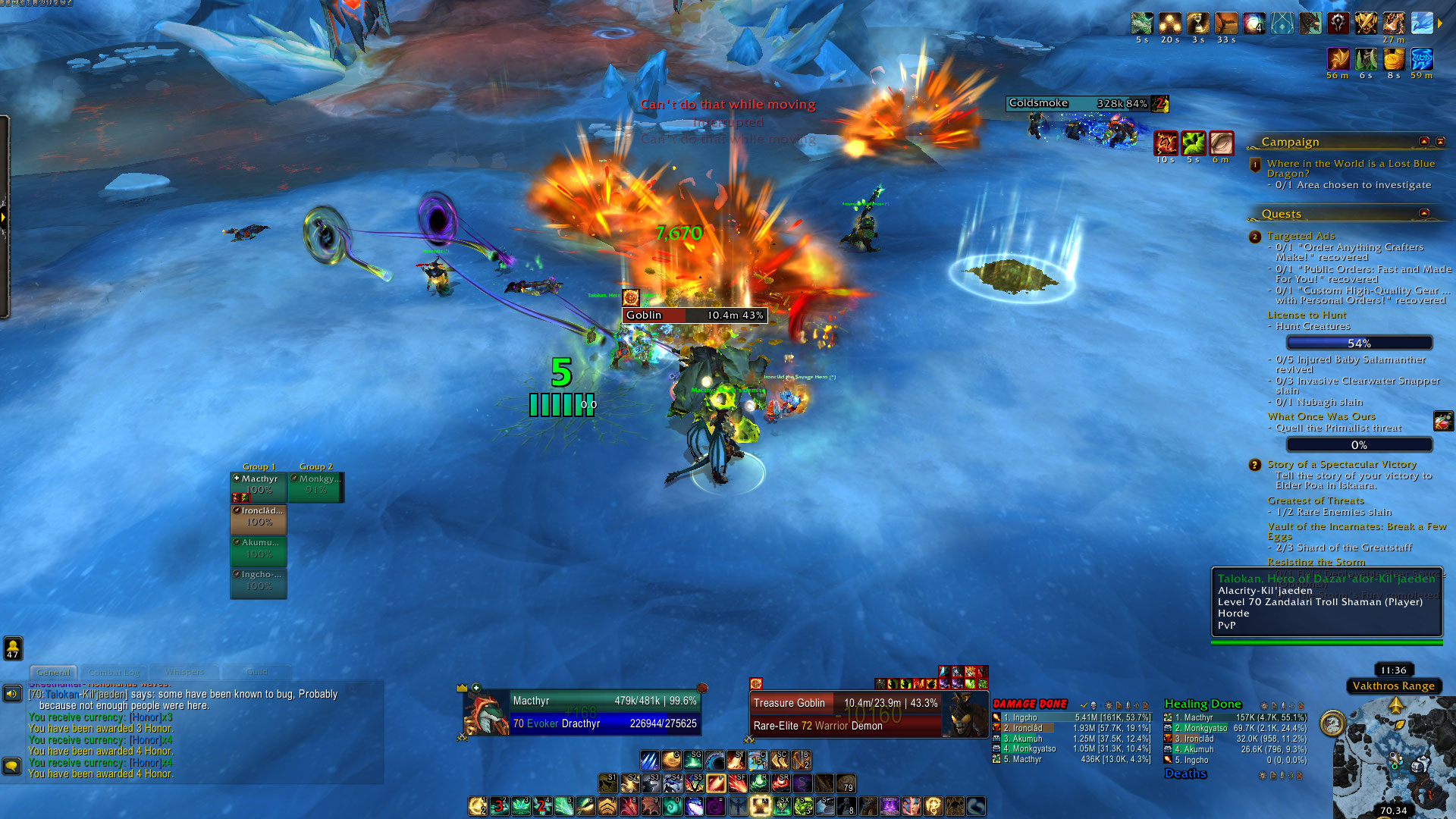Click the Macthyr player unit frame
The height and width of the screenshot is (819, 1456).
582,712
